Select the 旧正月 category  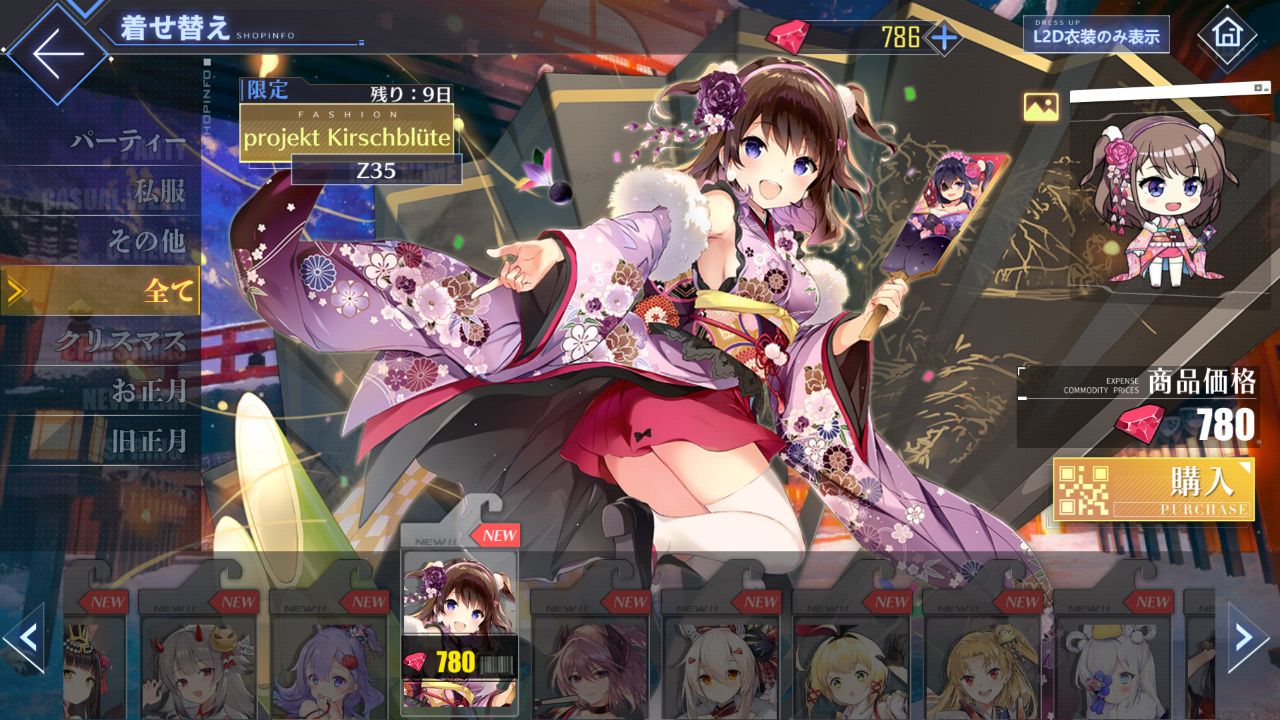tap(148, 440)
